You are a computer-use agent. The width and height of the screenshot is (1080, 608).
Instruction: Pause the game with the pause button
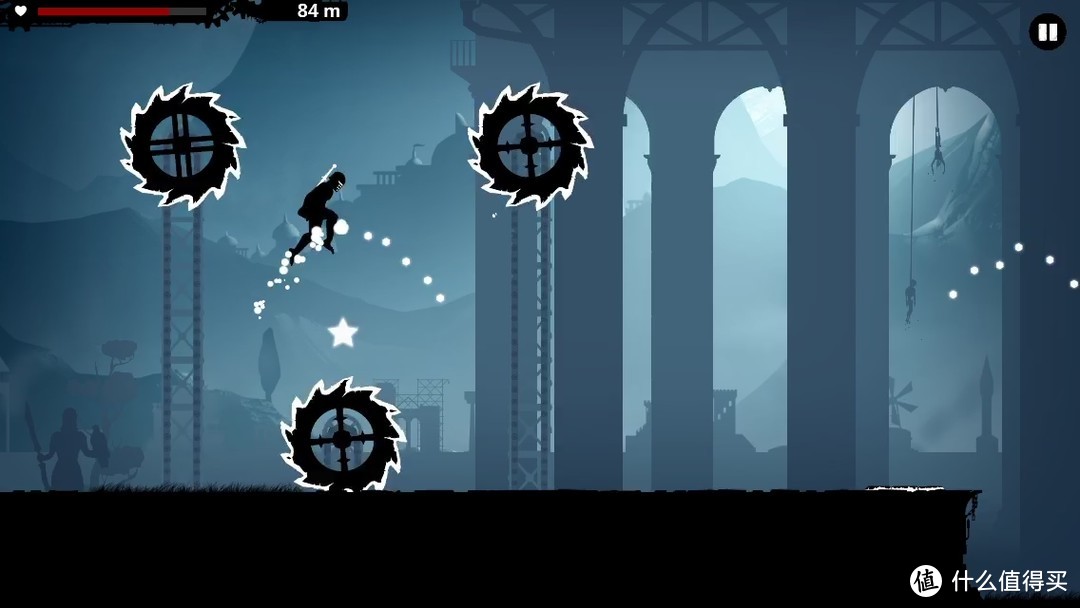(1047, 32)
